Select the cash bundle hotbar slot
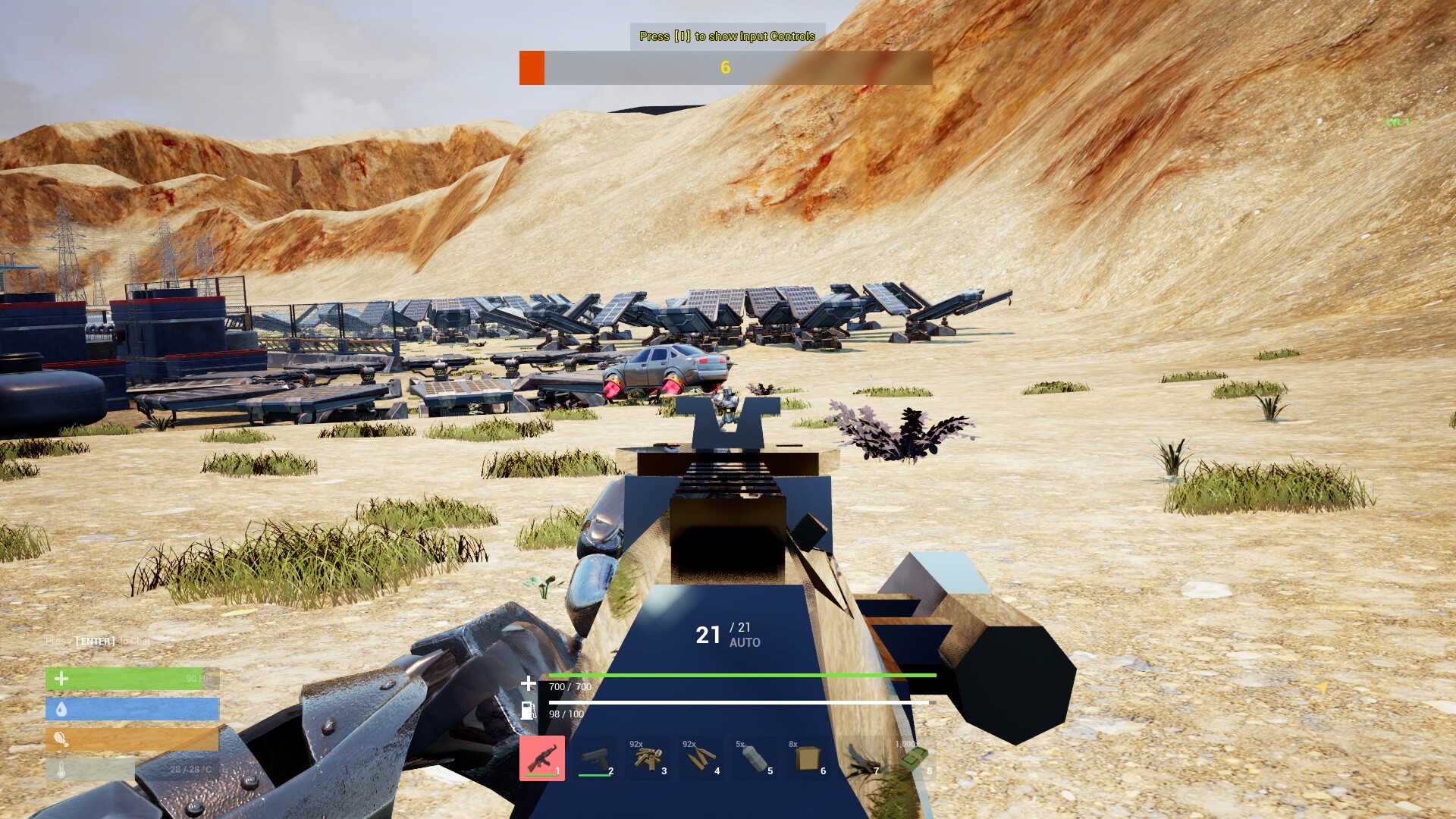The height and width of the screenshot is (819, 1456). (x=914, y=758)
